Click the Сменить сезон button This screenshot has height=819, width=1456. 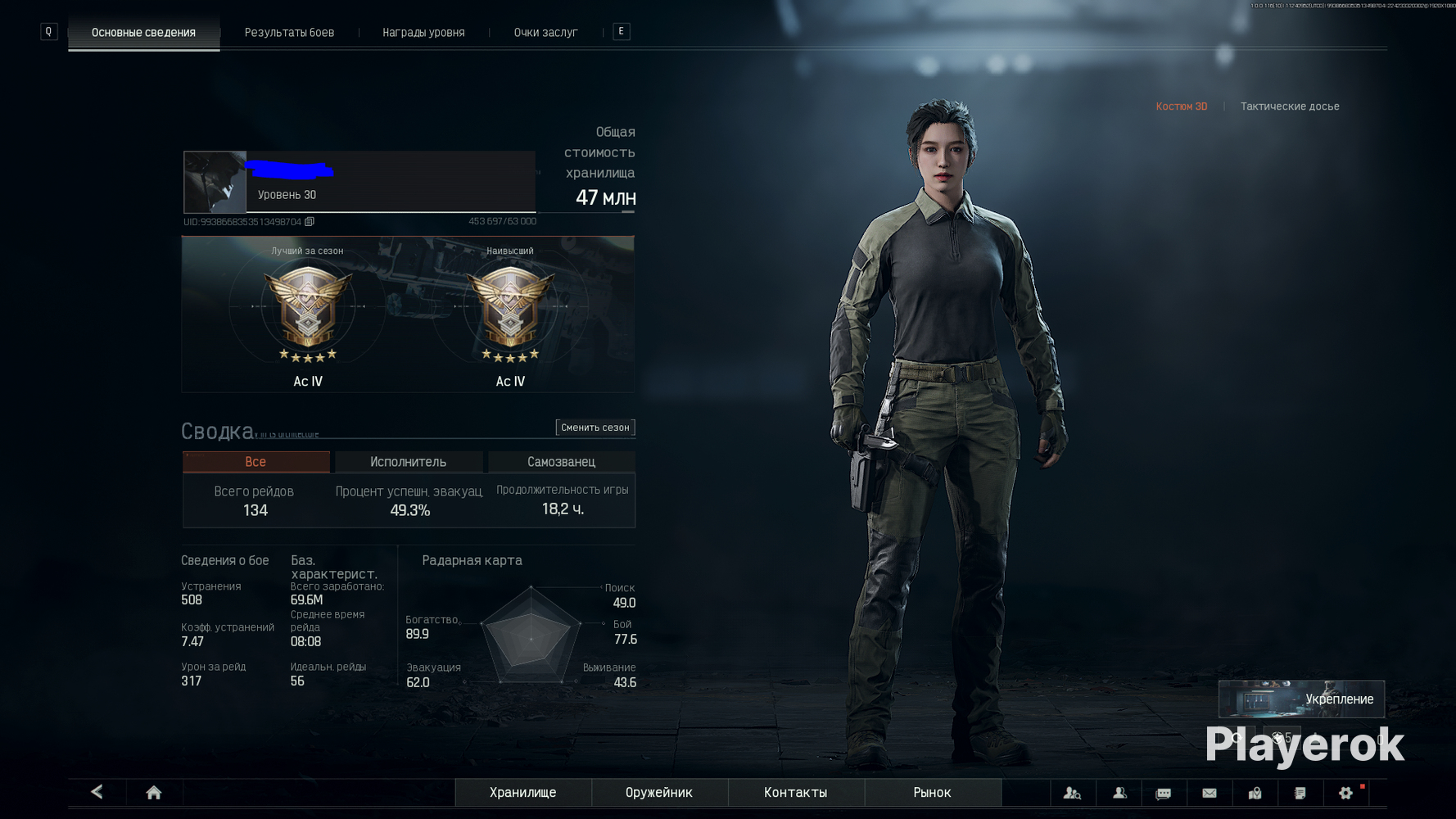[x=595, y=428]
